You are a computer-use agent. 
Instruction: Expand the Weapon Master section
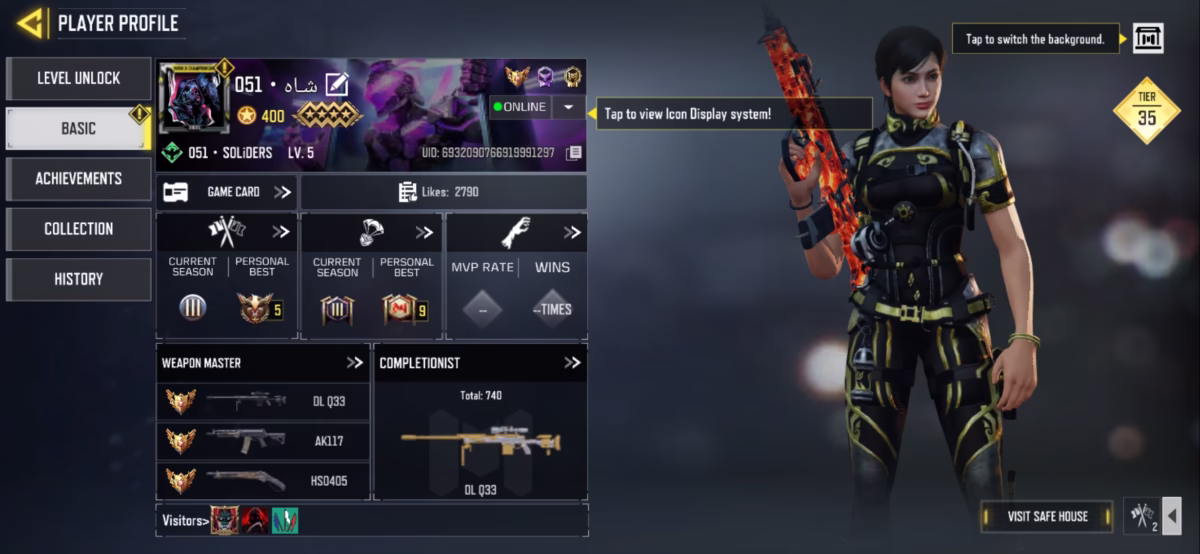[x=354, y=363]
